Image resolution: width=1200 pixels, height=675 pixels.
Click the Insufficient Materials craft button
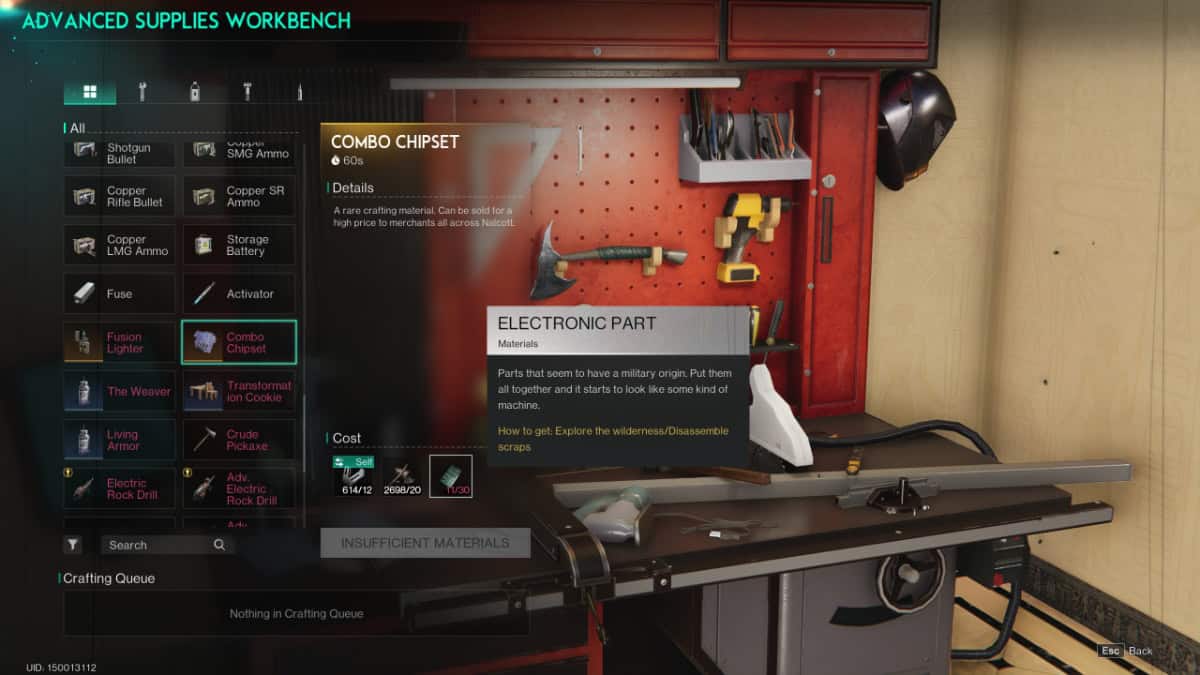tap(425, 543)
